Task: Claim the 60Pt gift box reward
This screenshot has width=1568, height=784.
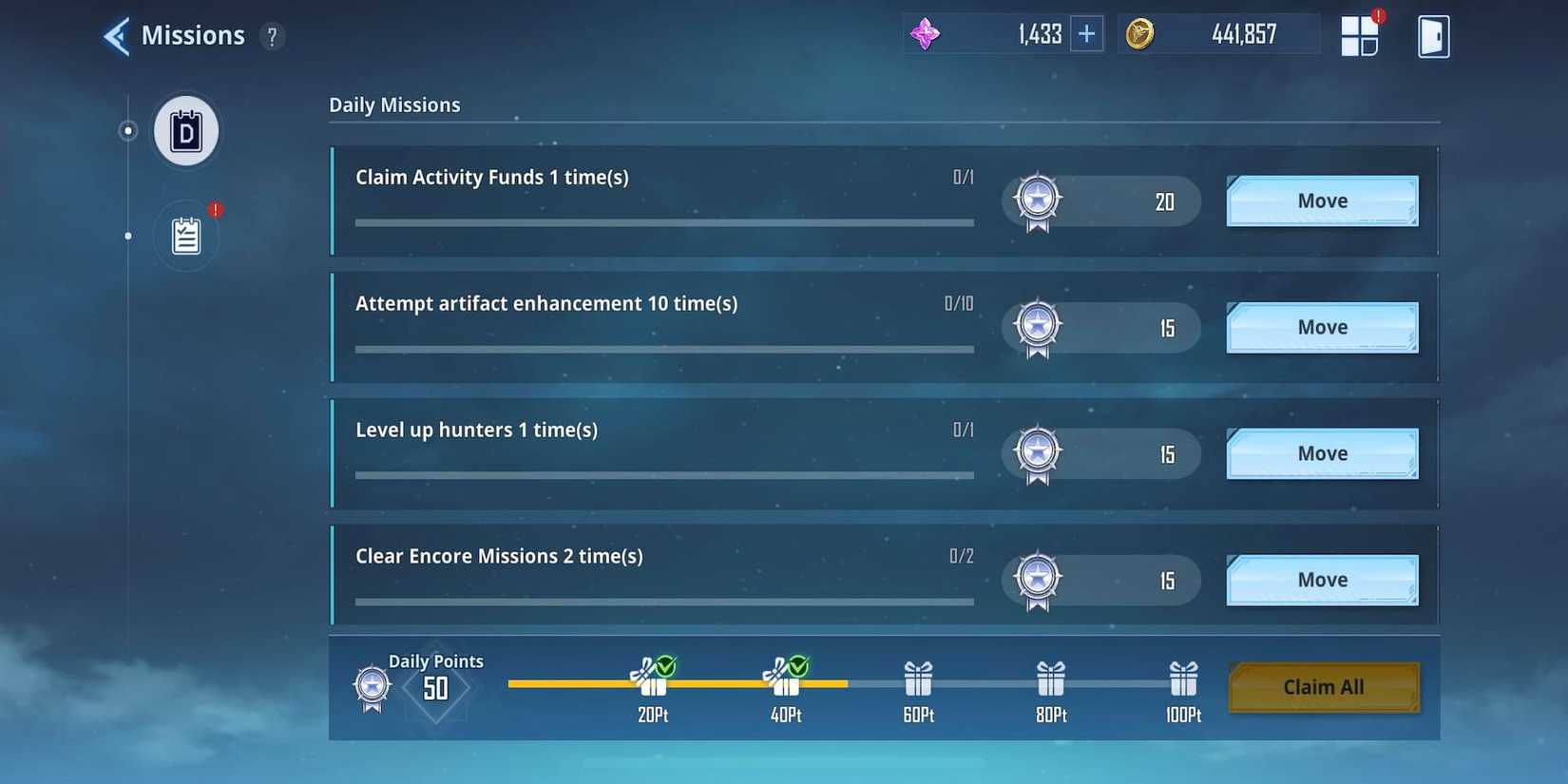Action: 917,677
